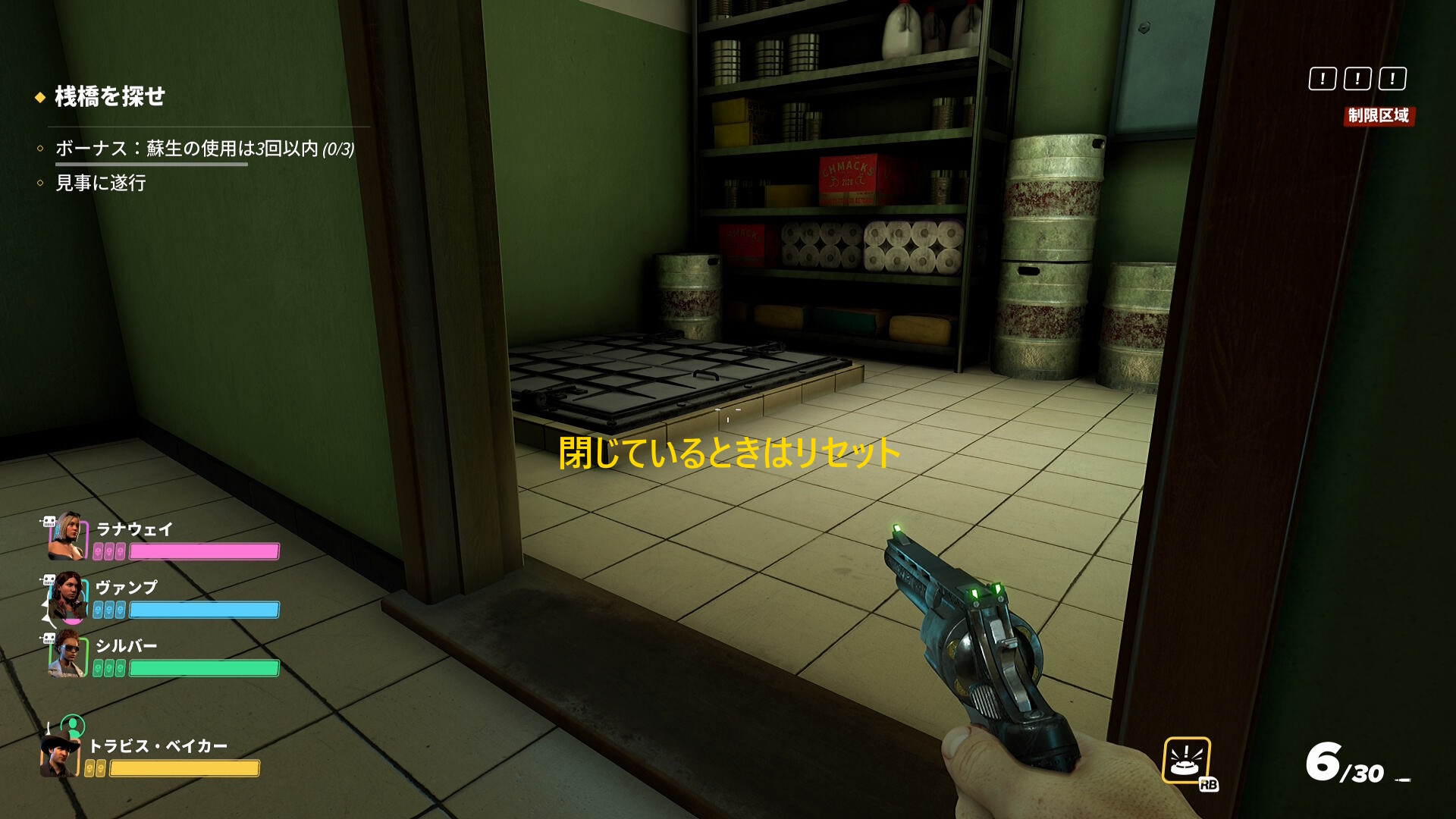Choose シルバー's teammate portrait

pyautogui.click(x=67, y=653)
